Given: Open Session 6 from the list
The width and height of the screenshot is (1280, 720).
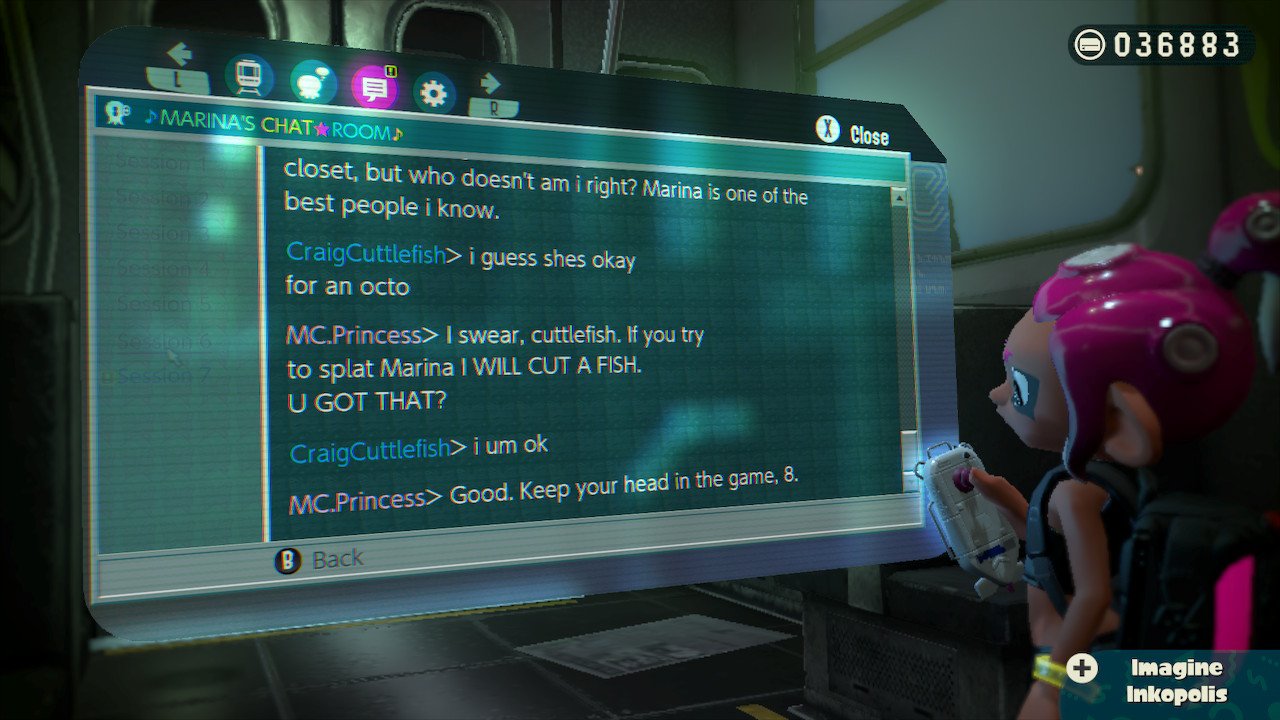Looking at the screenshot, I should coord(164,341).
